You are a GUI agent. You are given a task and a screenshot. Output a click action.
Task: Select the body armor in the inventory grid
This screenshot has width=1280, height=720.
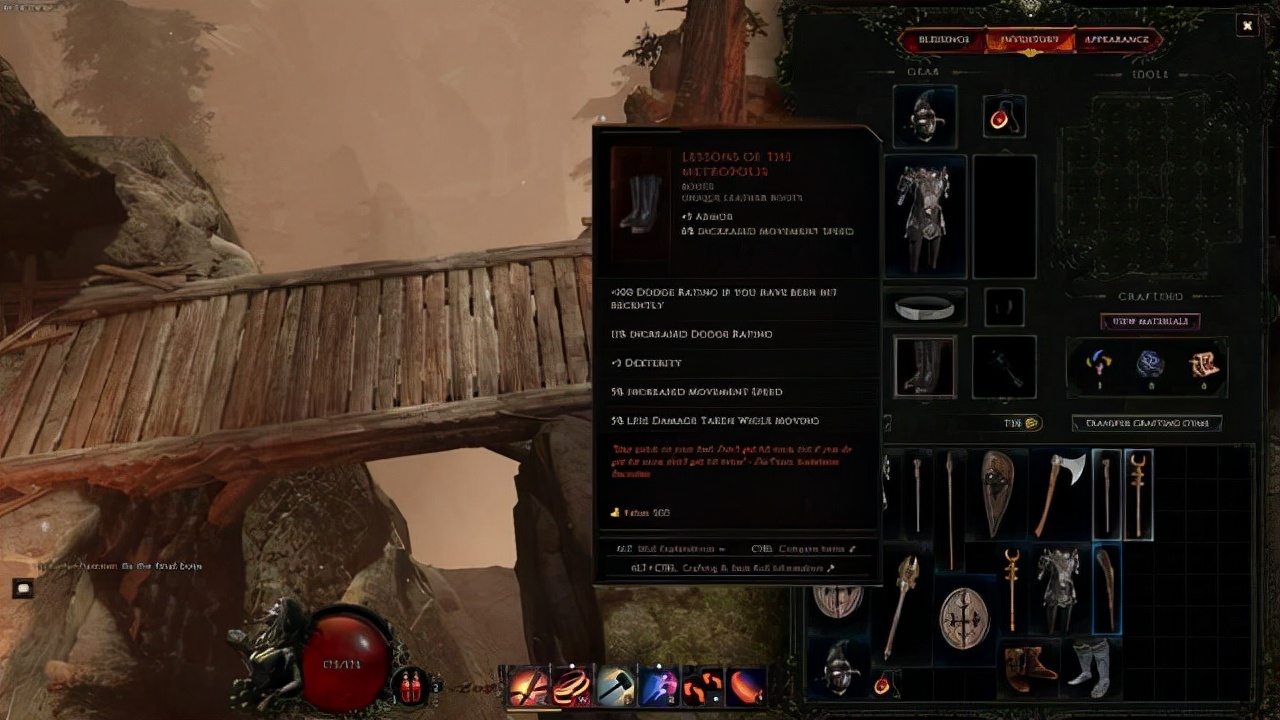[1058, 588]
